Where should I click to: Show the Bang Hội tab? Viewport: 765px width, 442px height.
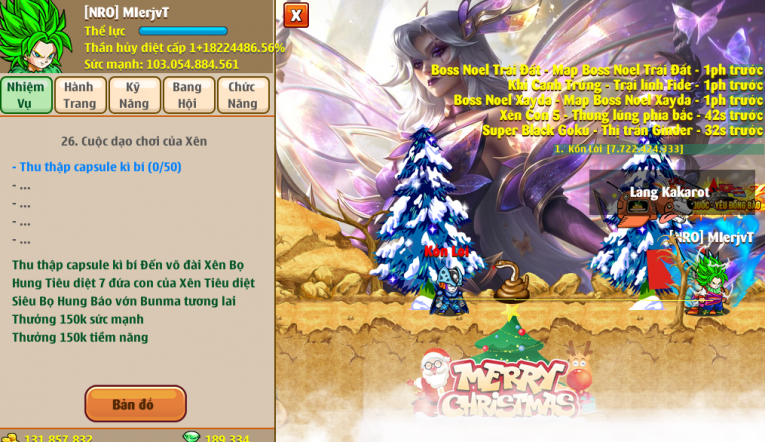point(188,95)
